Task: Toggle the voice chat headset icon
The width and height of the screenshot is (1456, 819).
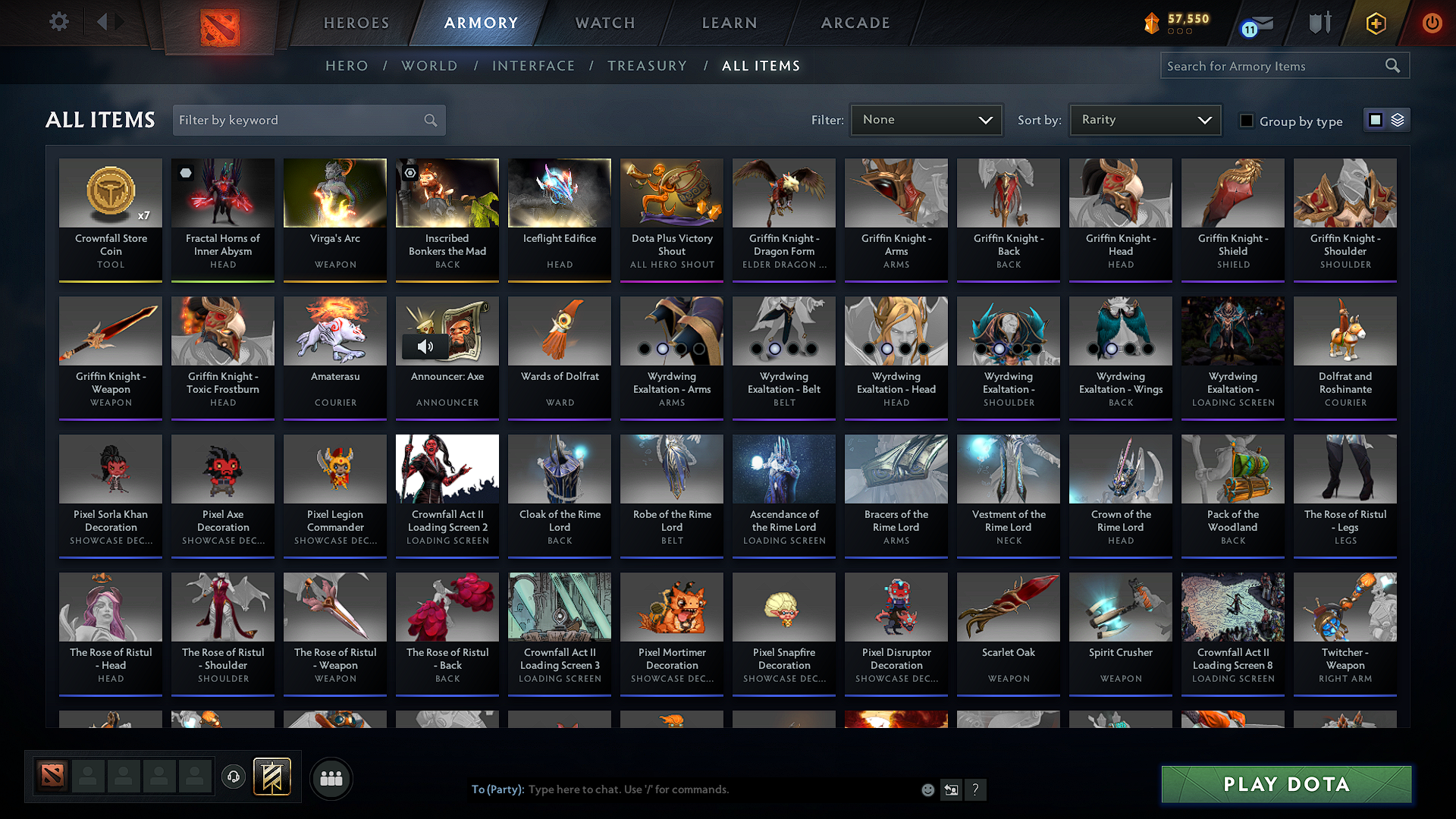Action: point(233,777)
